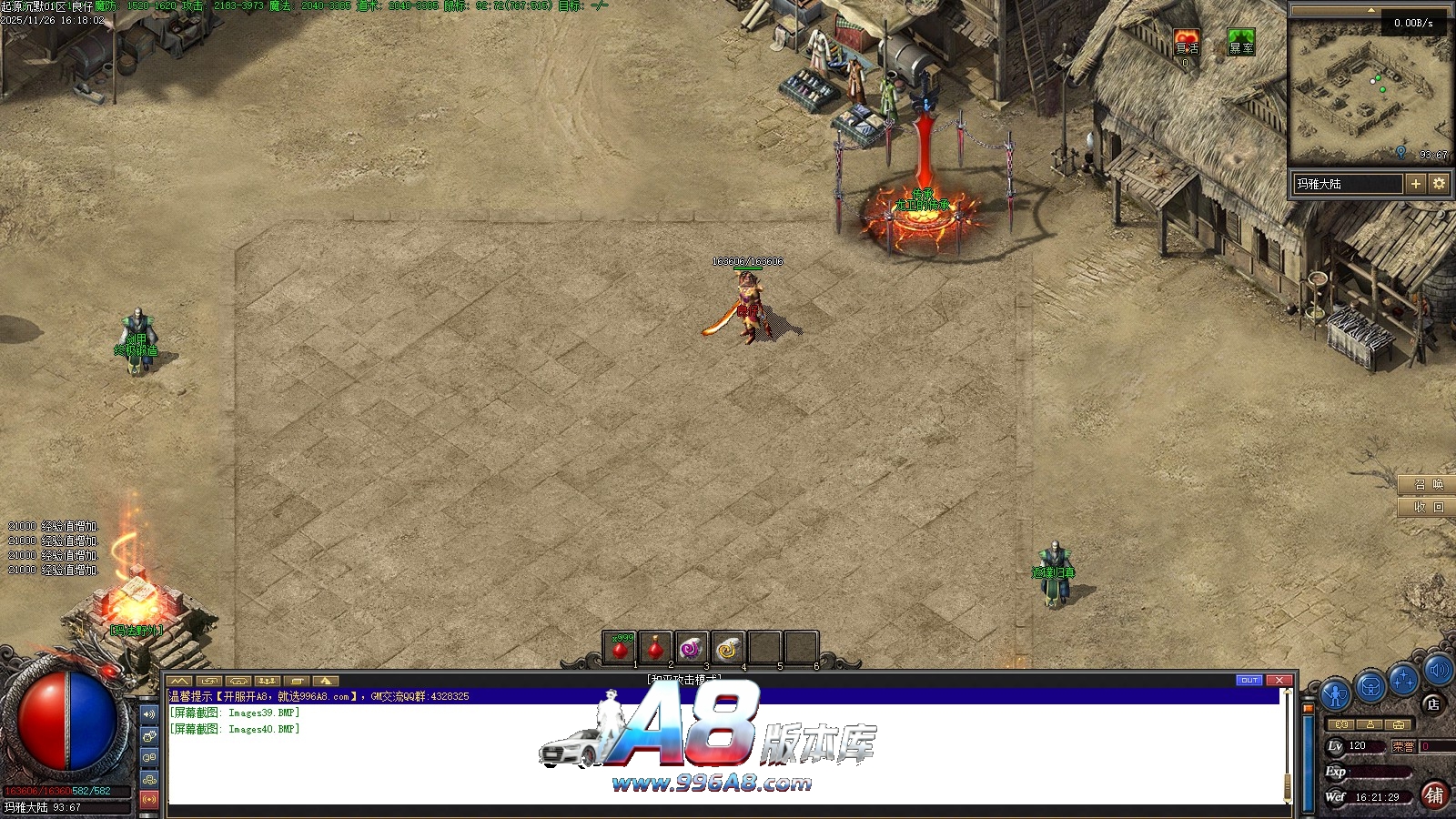This screenshot has width=1456, height=819.
Task: Click the 复活 revive buff icon
Action: click(x=1187, y=43)
